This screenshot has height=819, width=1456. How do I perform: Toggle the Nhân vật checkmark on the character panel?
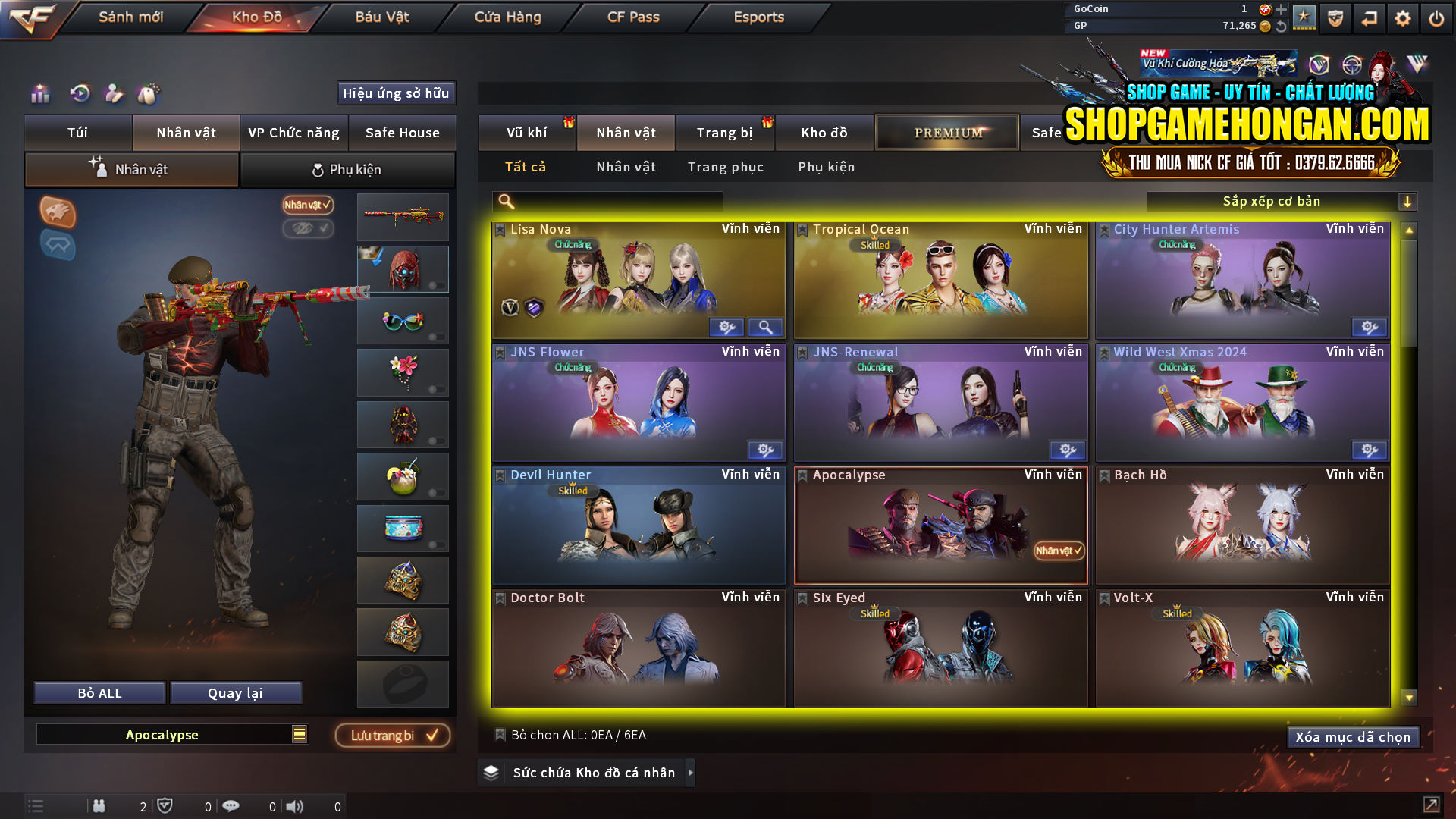pyautogui.click(x=306, y=206)
